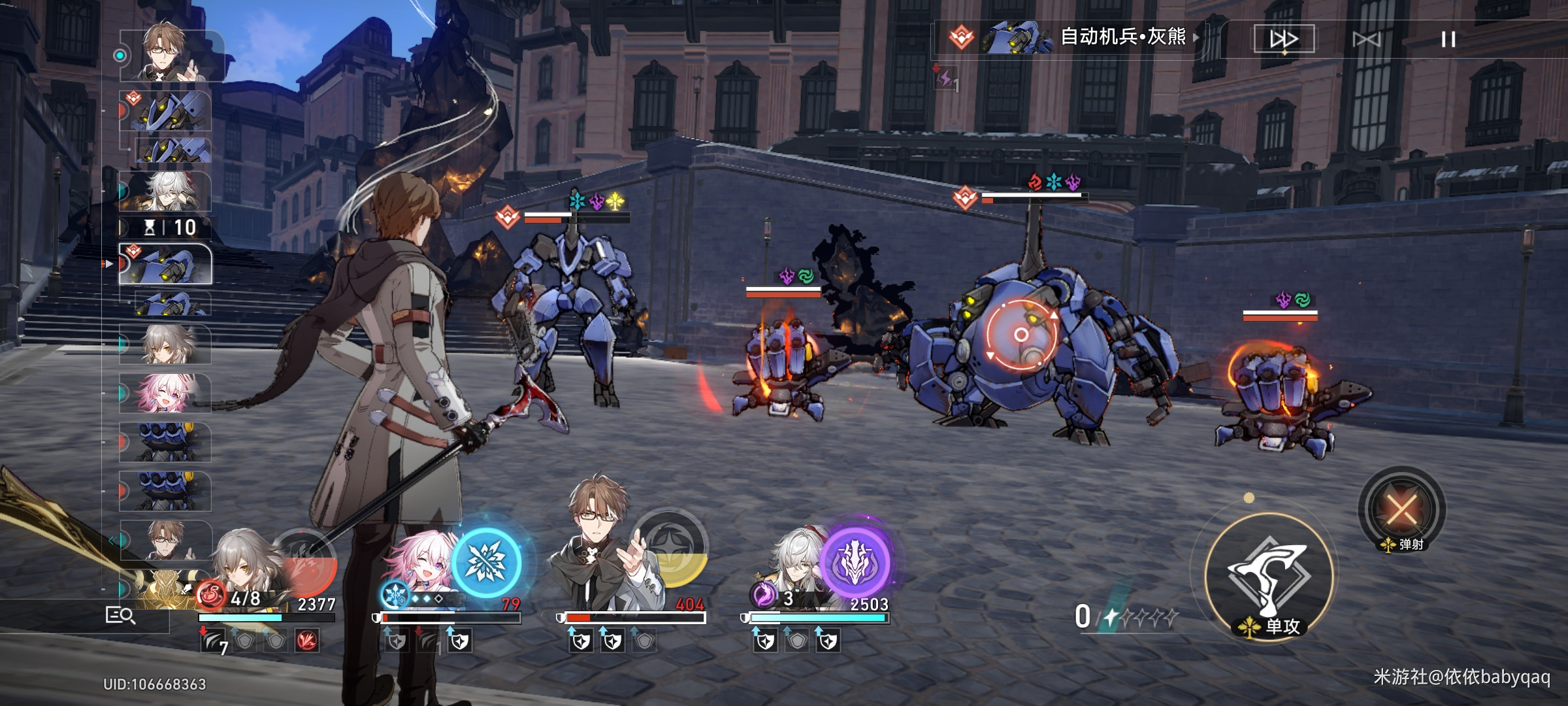Screen dimensions: 1568x706
Task: Toggle the auto-battle icon
Action: pos(1366,39)
